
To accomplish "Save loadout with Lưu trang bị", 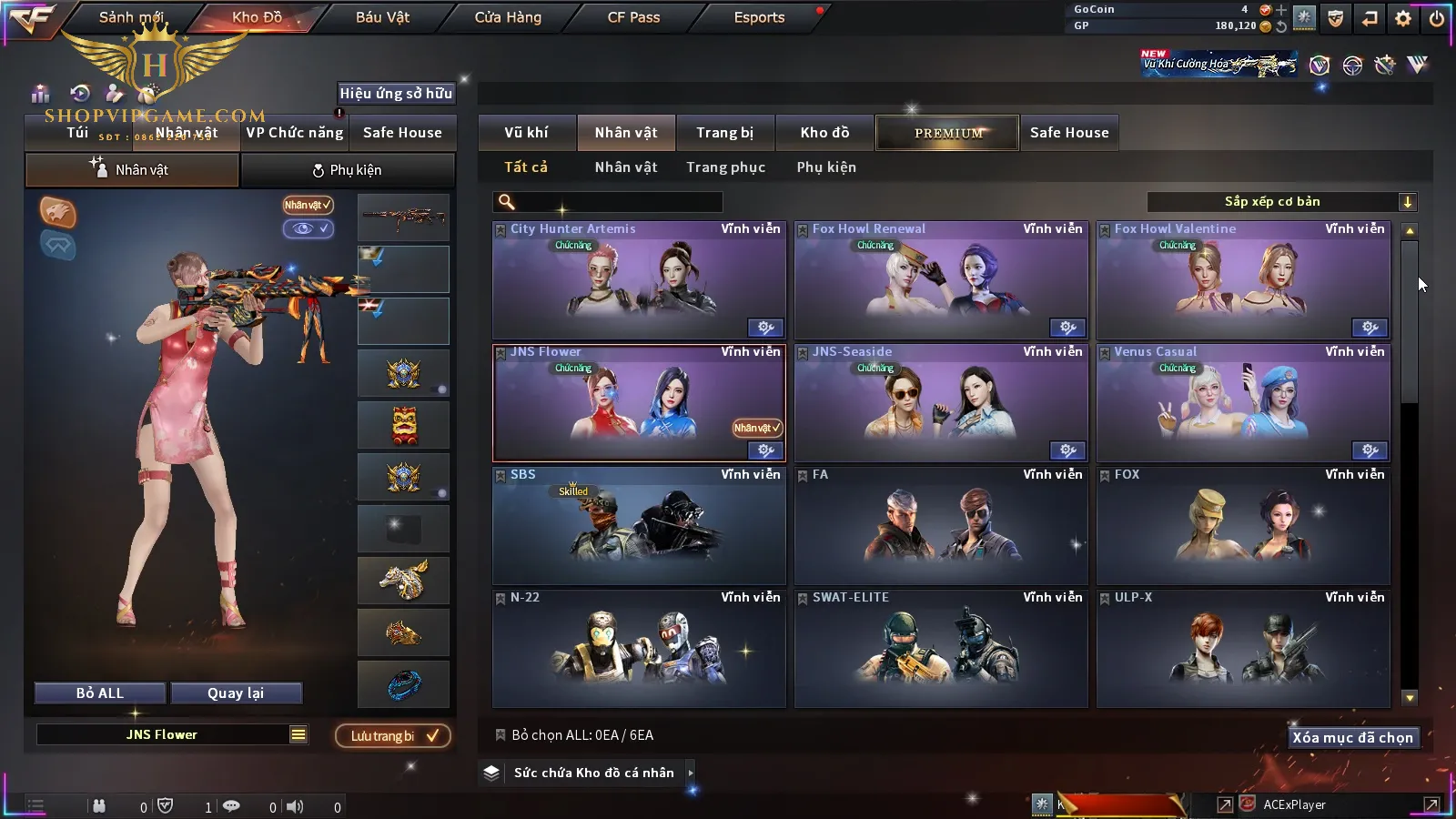I will pos(393,736).
